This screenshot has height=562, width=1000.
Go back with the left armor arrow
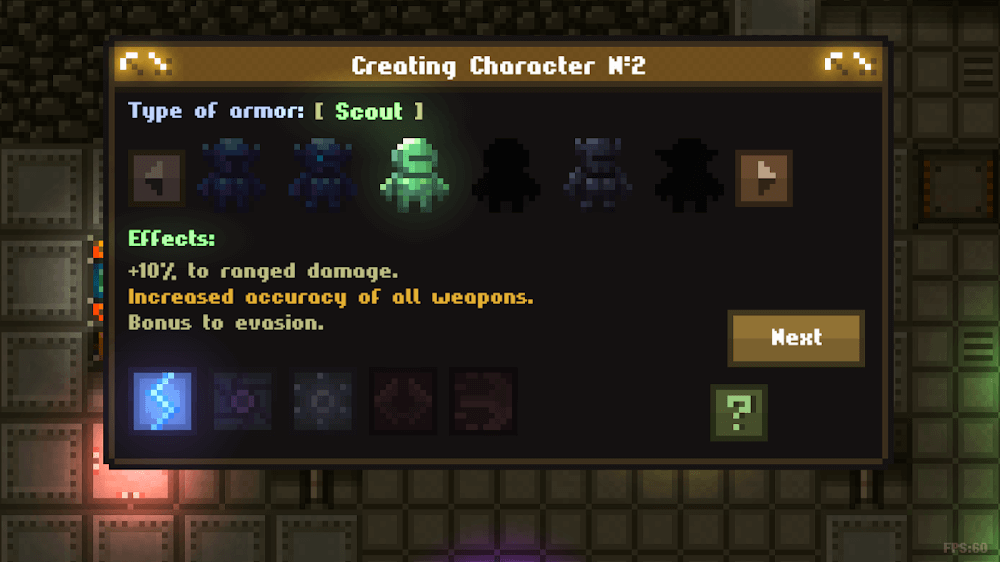(156, 179)
